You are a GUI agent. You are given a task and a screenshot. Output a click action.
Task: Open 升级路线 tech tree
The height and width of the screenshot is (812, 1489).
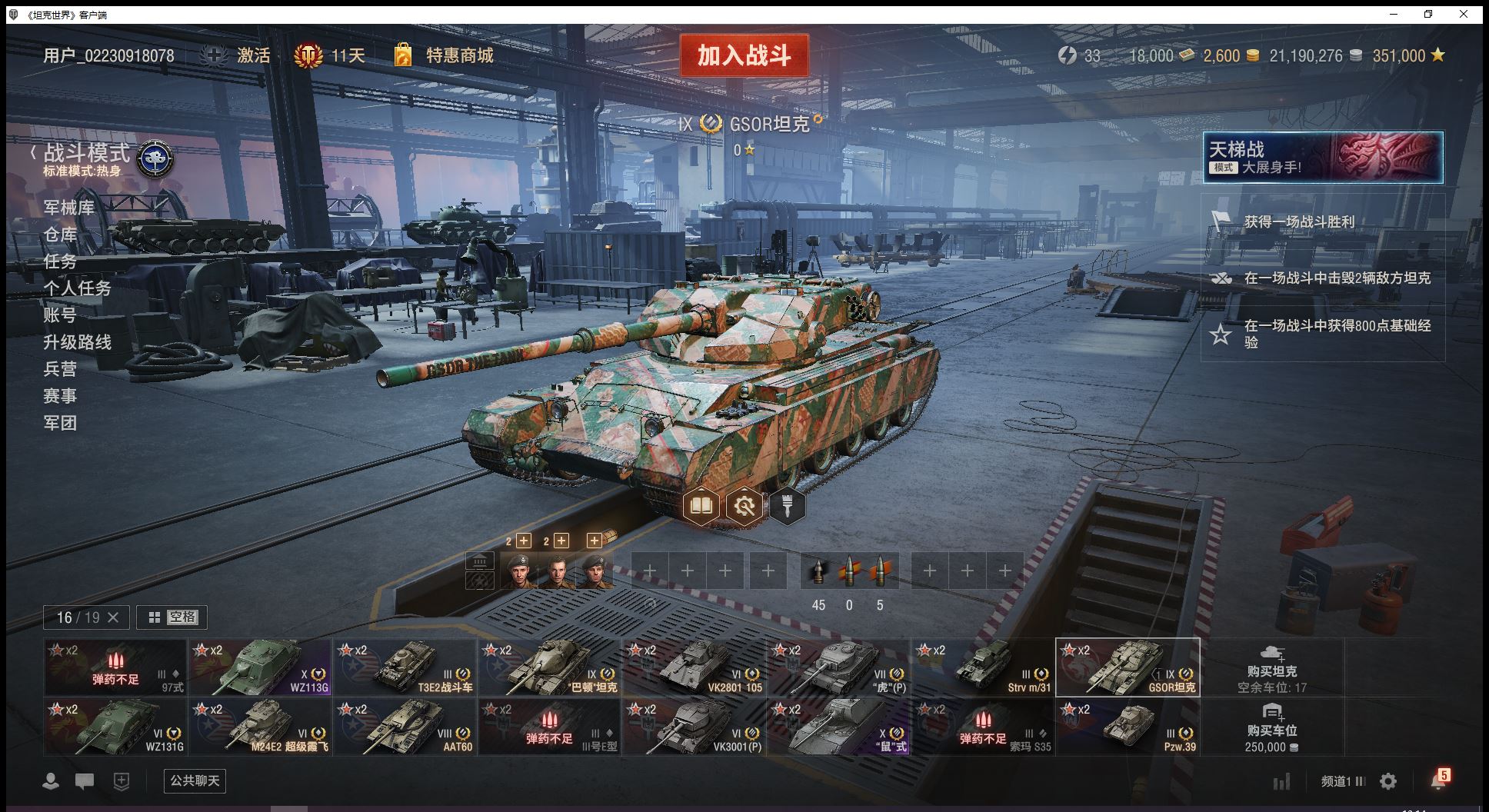[x=77, y=342]
